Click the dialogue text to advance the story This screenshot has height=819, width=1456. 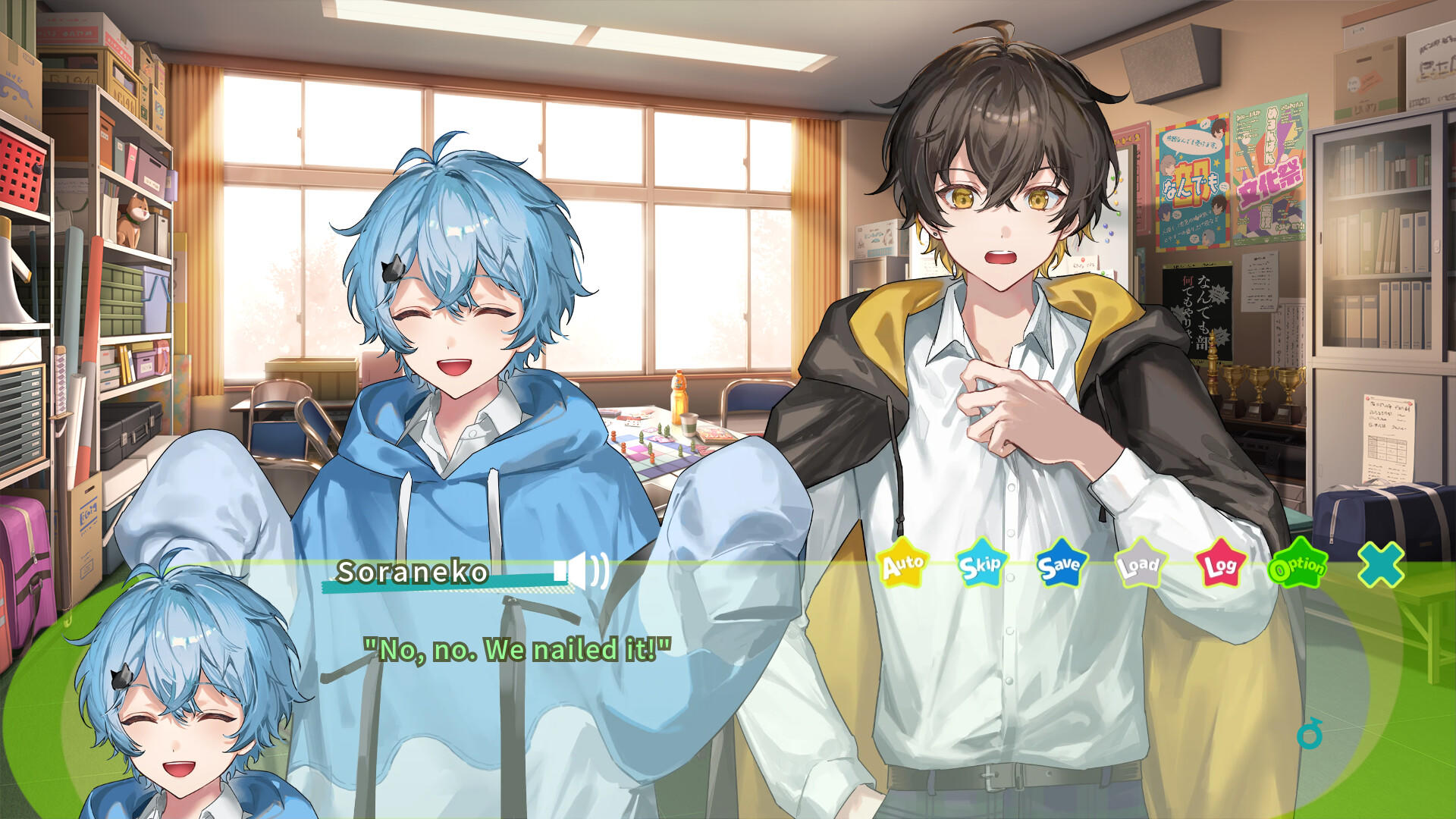pos(518,648)
